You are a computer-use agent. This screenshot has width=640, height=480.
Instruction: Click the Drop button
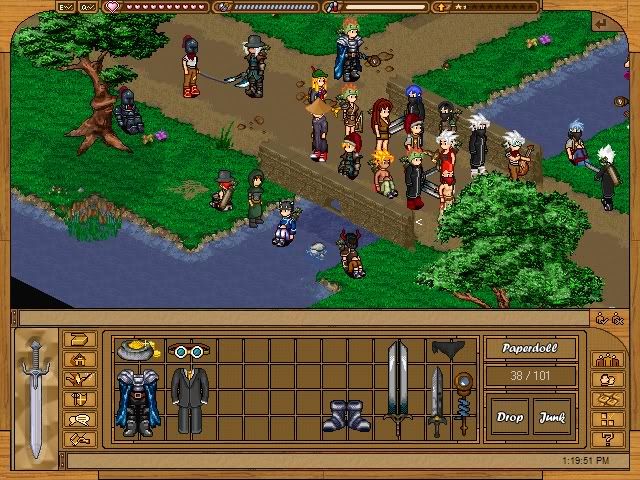[510, 417]
